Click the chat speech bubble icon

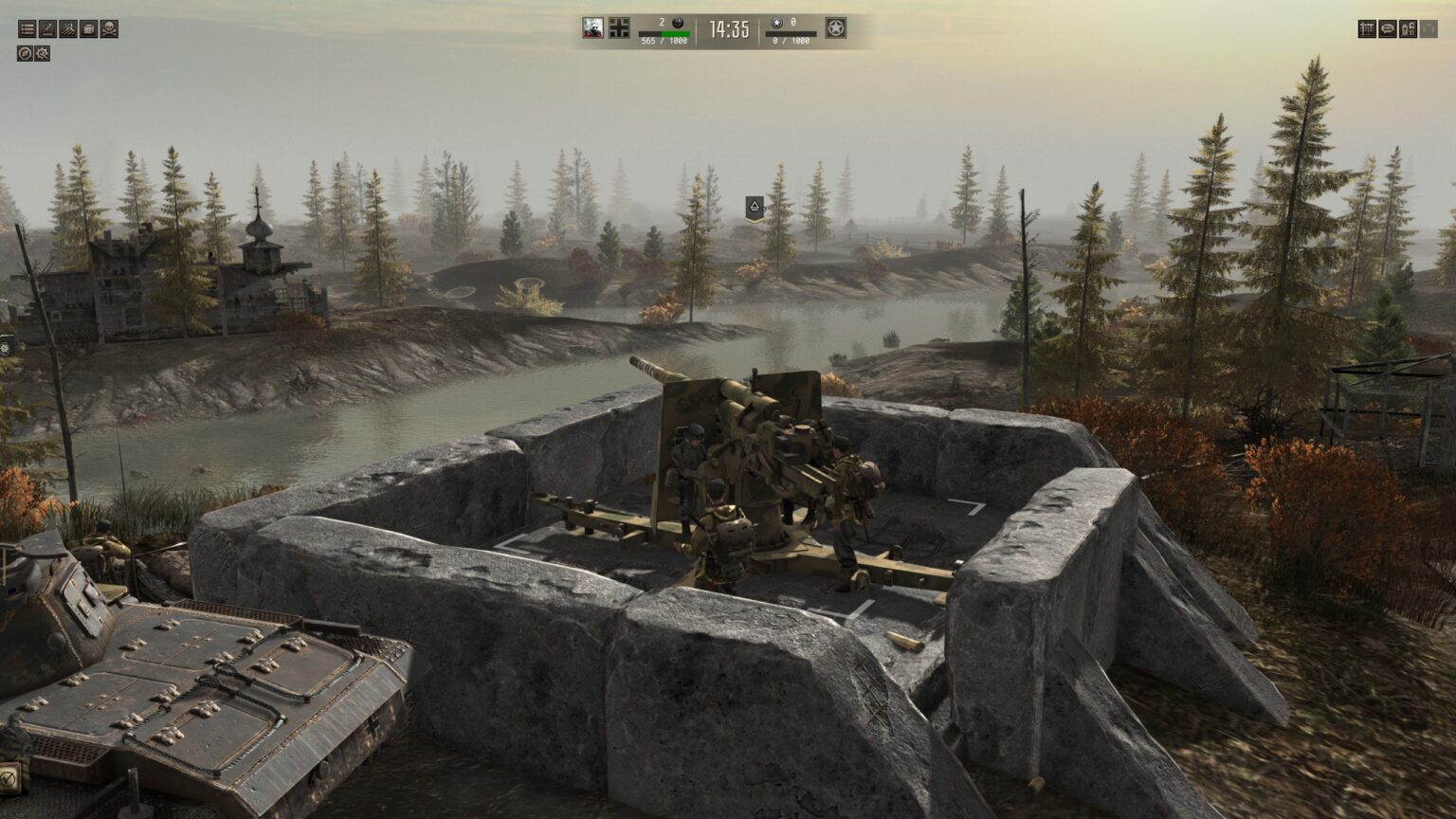pos(1388,29)
